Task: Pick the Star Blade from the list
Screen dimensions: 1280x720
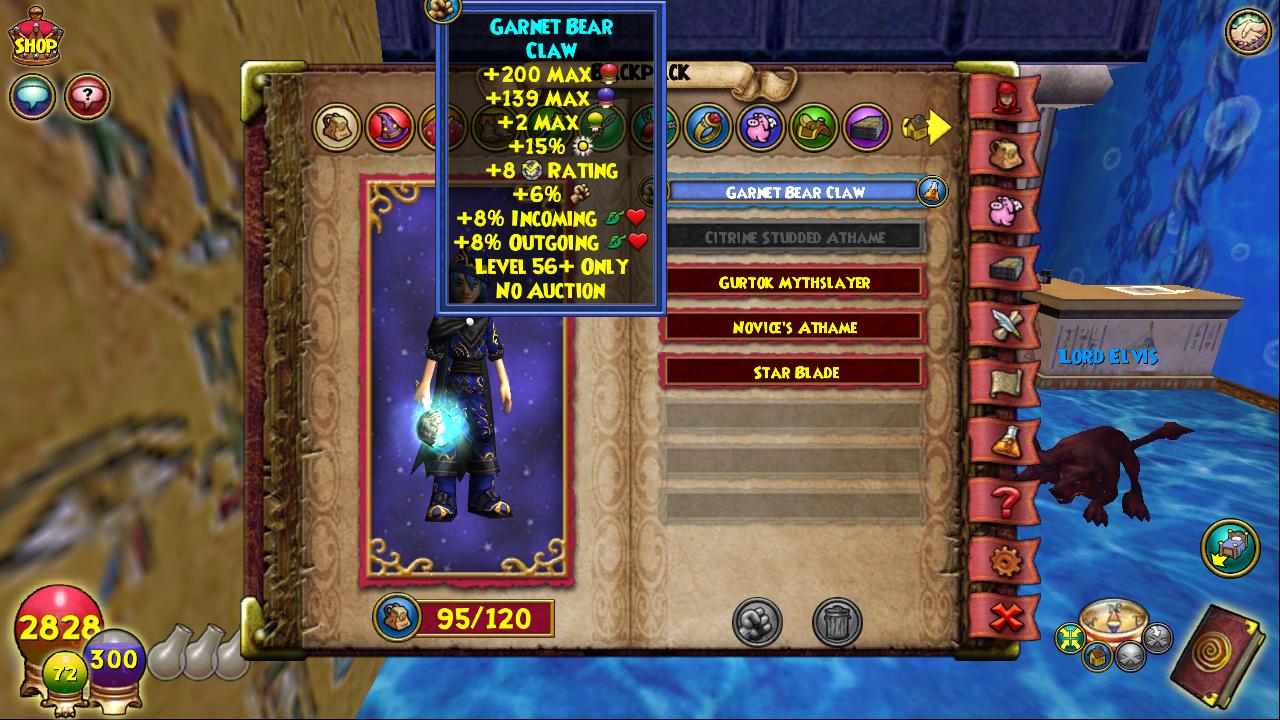Action: [x=795, y=372]
